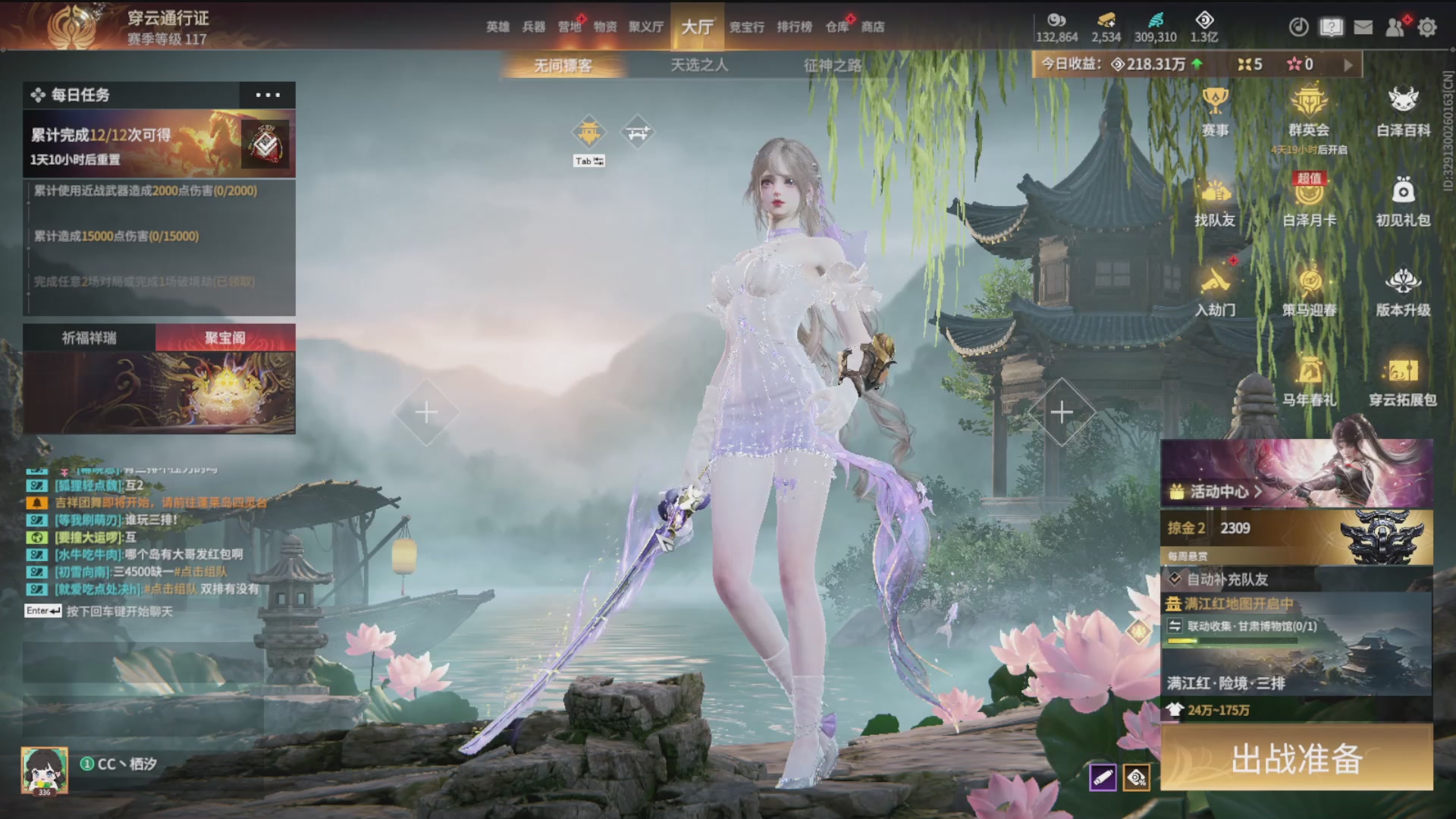The height and width of the screenshot is (819, 1456).
Task: Open the settings gear icon
Action: click(1427, 28)
